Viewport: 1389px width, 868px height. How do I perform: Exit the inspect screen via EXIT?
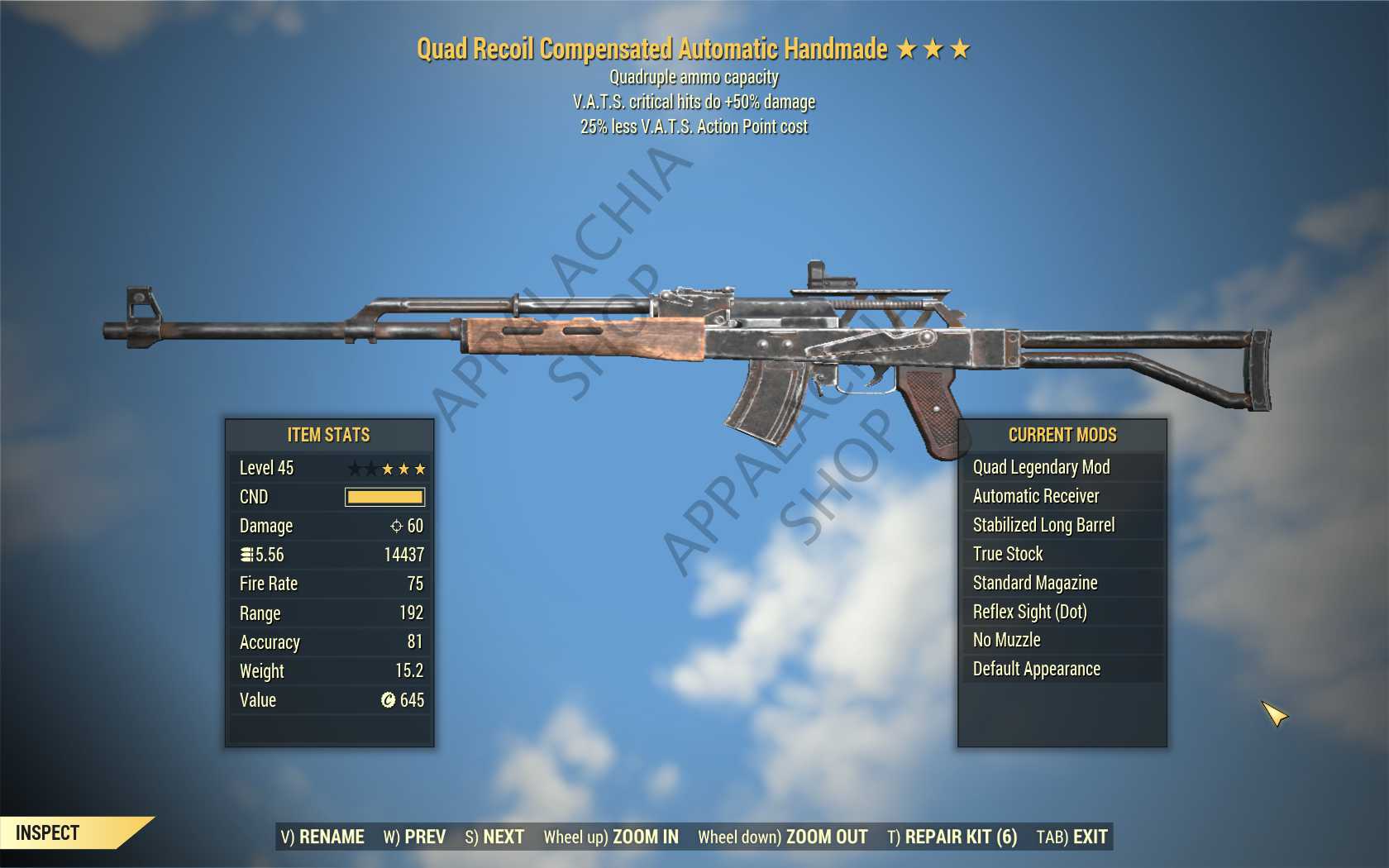(1072, 837)
